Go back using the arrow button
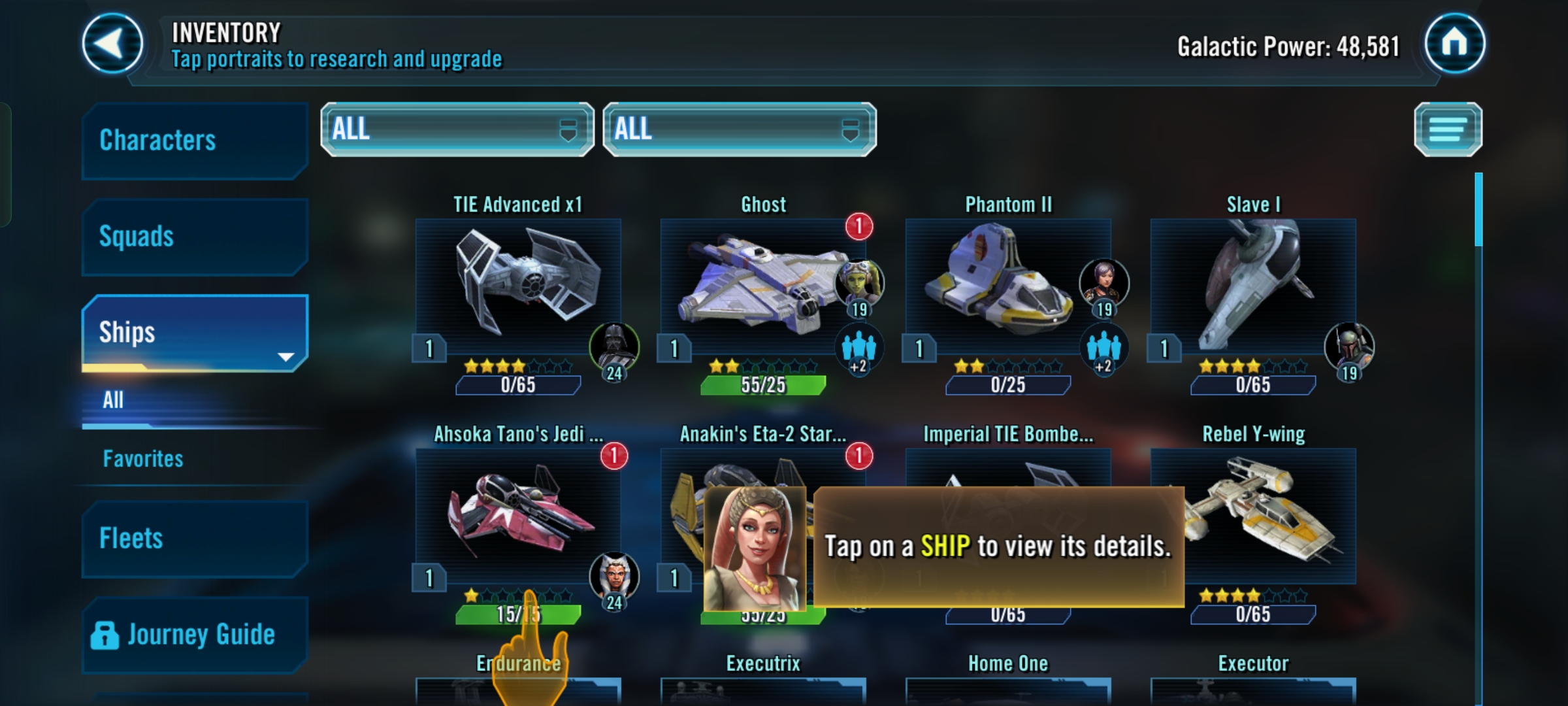This screenshot has width=1568, height=706. [x=112, y=44]
